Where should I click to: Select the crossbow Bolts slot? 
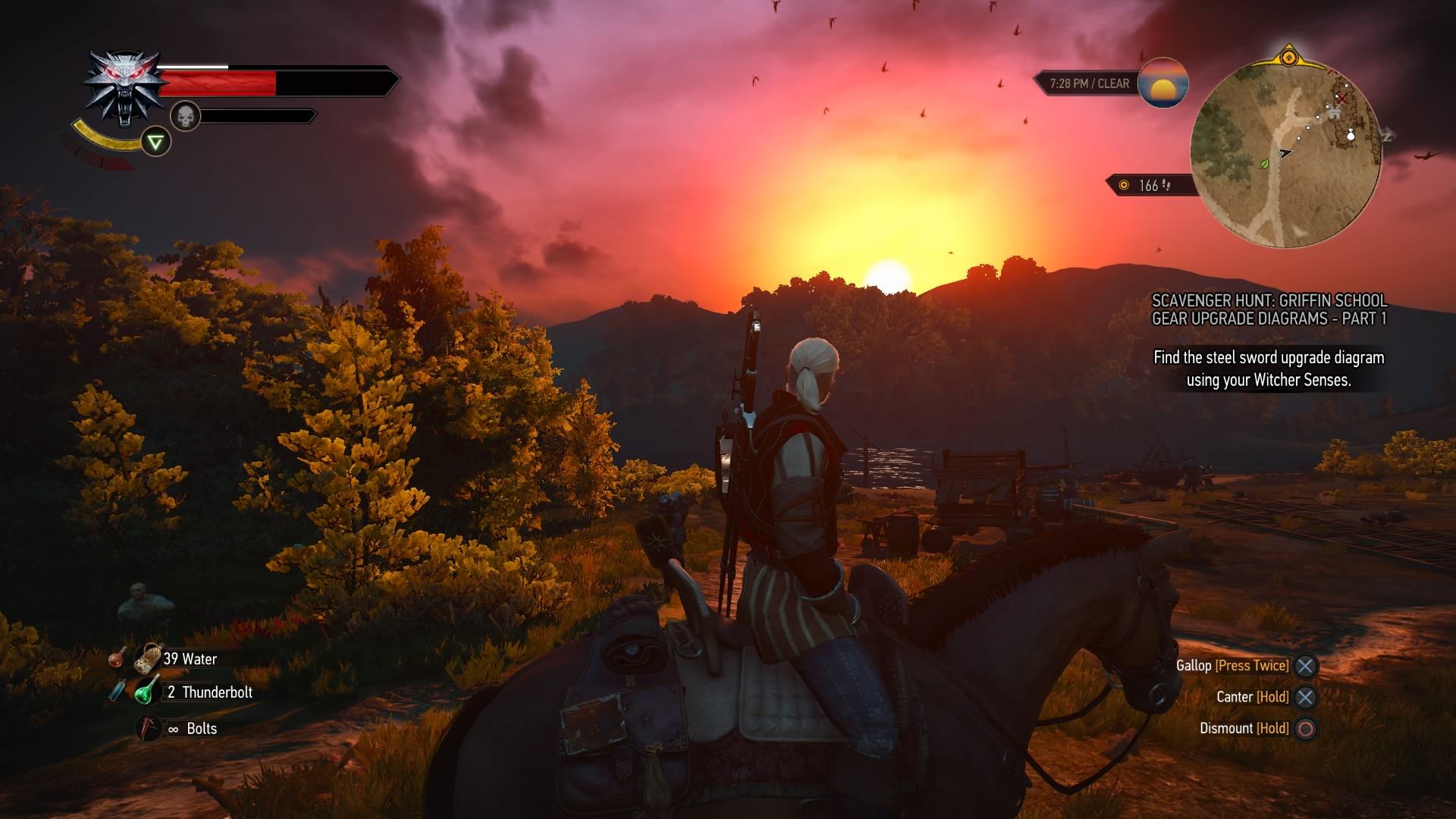149,728
